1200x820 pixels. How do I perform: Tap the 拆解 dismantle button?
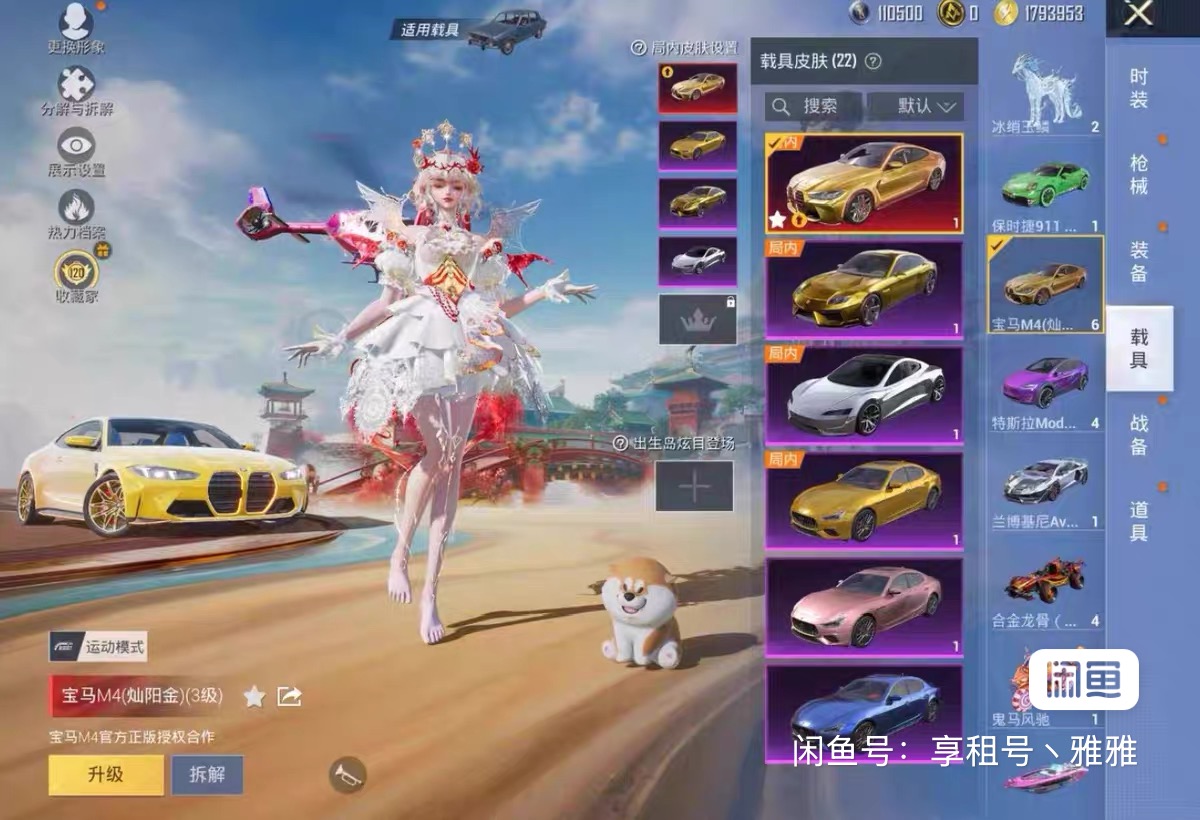(207, 774)
